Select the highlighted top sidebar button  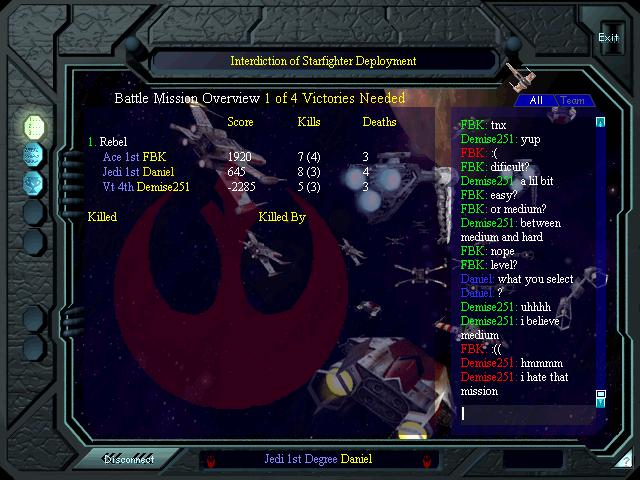pos(33,125)
